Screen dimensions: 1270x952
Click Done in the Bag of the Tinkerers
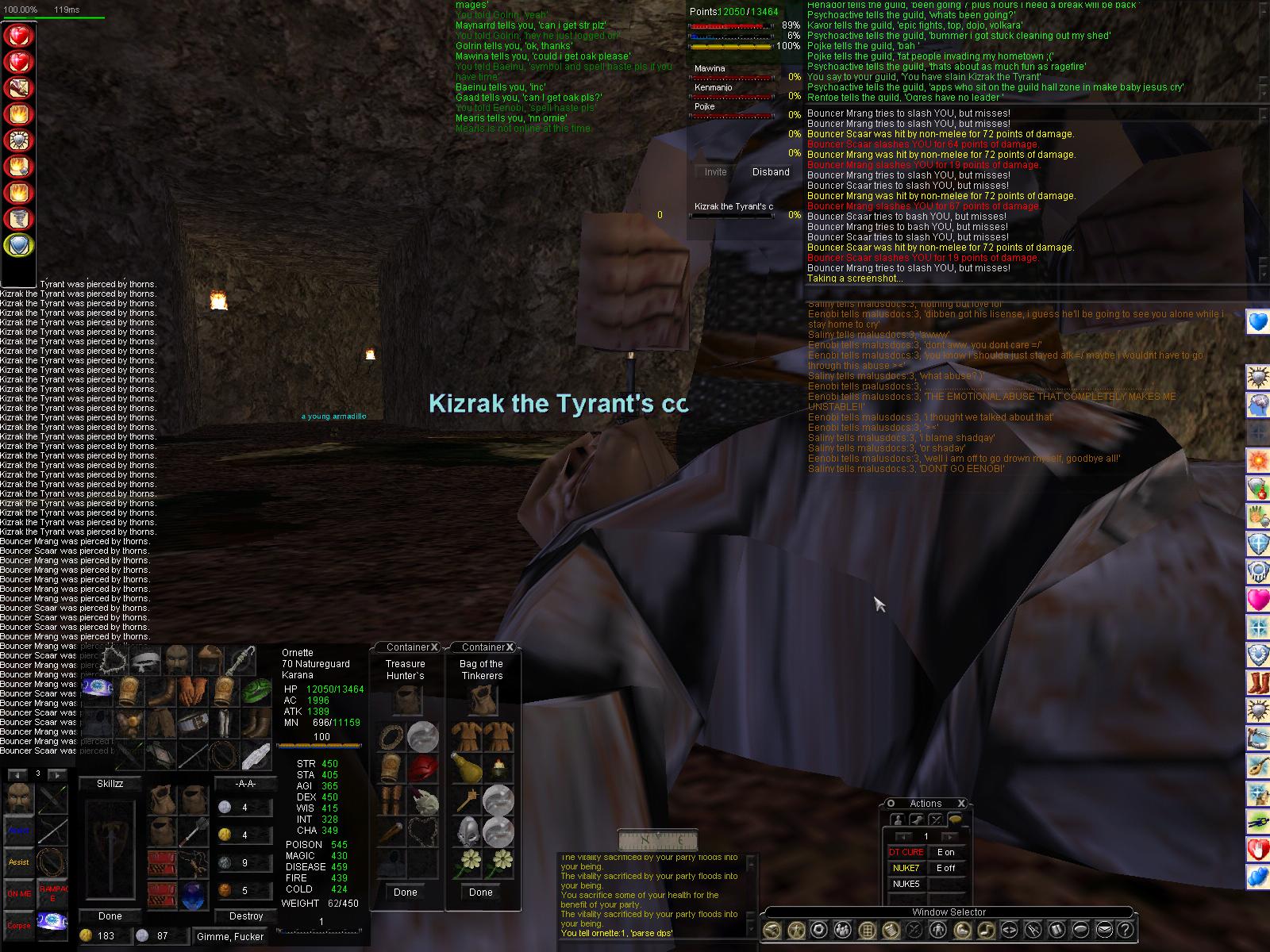[480, 892]
